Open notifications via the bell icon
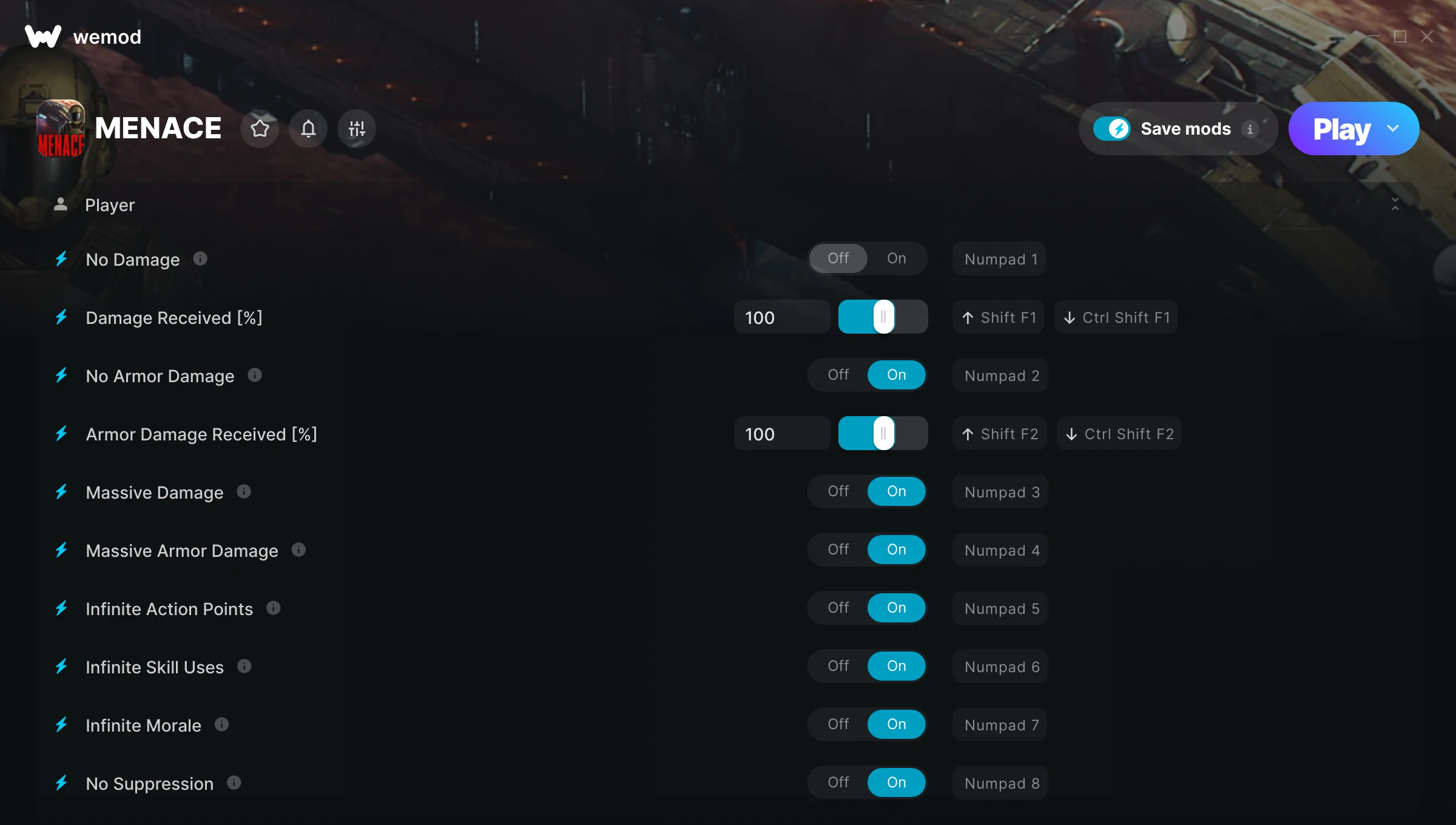The image size is (1456, 825). point(308,128)
